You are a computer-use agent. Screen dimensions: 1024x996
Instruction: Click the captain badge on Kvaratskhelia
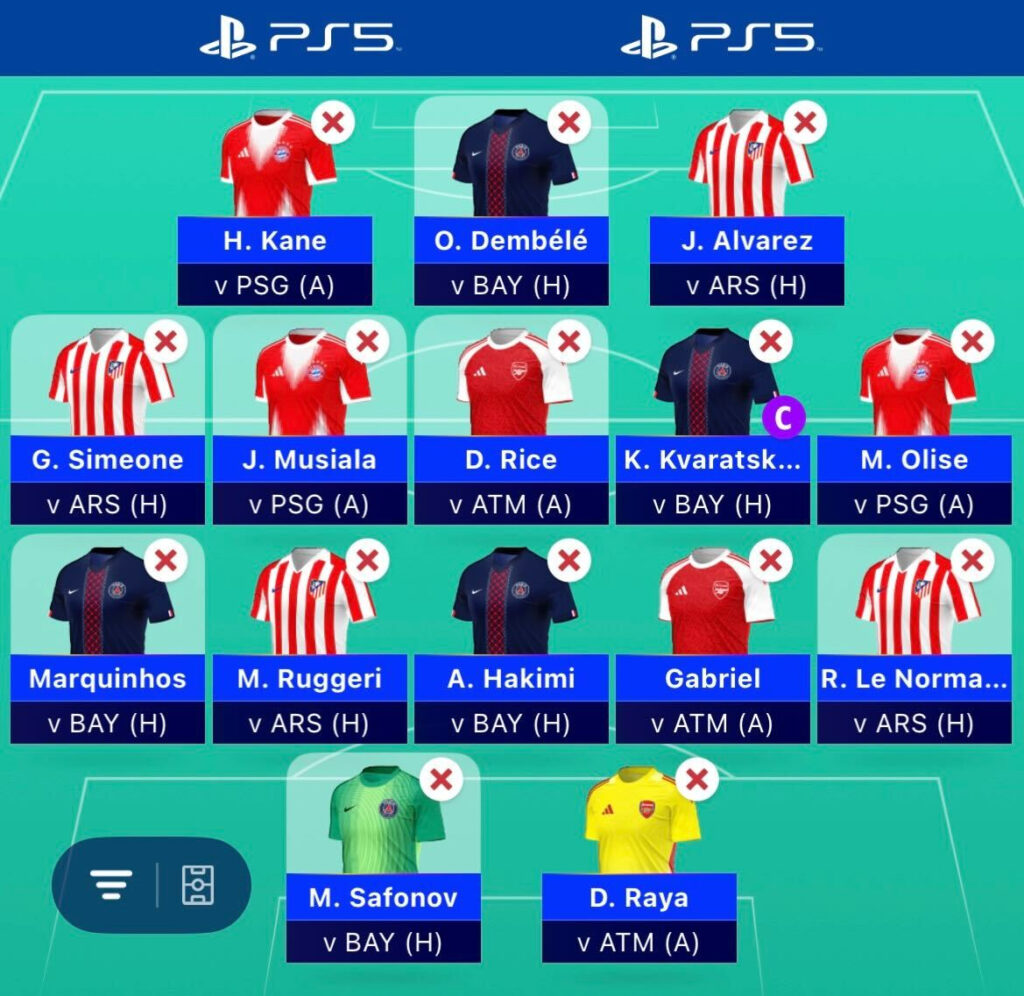(x=783, y=419)
